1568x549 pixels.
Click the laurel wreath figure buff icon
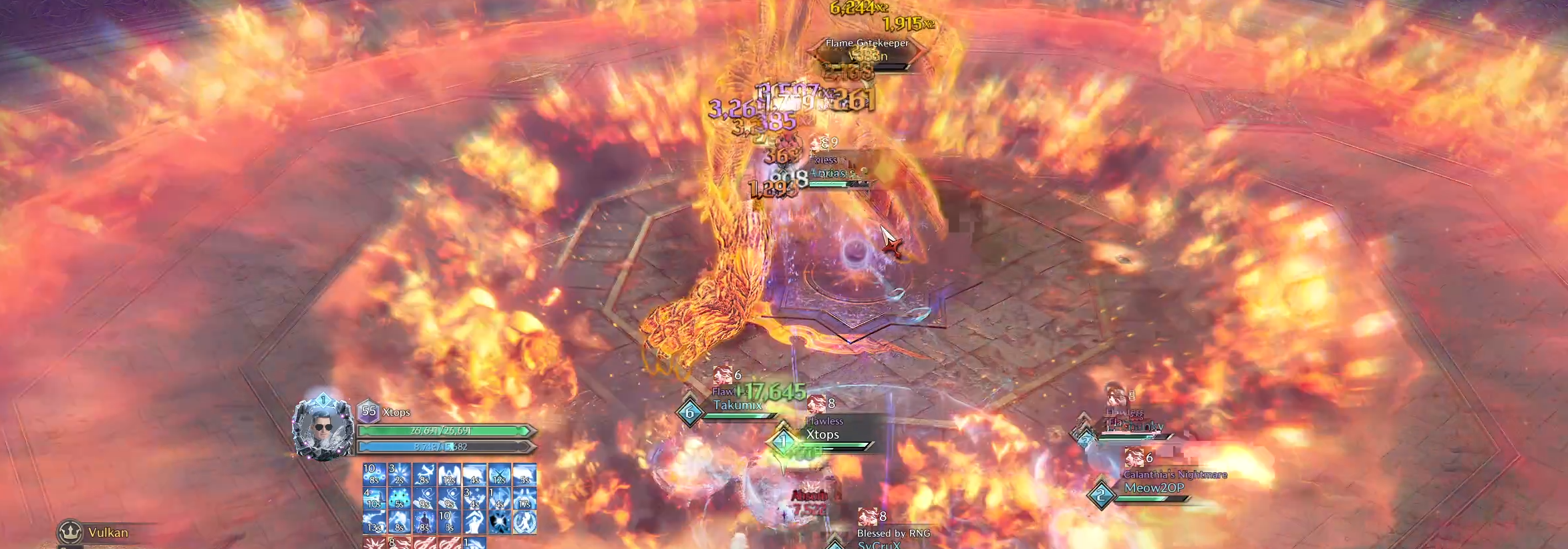click(525, 522)
